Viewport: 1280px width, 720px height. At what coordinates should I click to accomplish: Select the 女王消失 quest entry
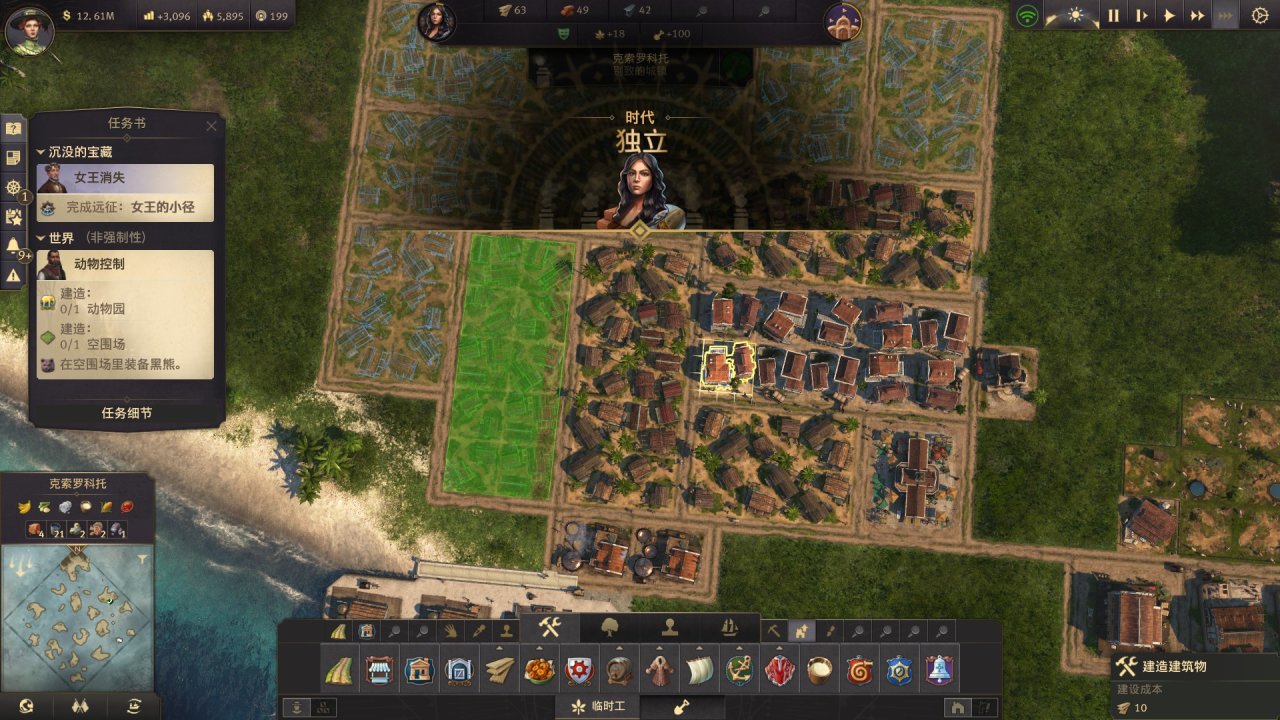126,178
